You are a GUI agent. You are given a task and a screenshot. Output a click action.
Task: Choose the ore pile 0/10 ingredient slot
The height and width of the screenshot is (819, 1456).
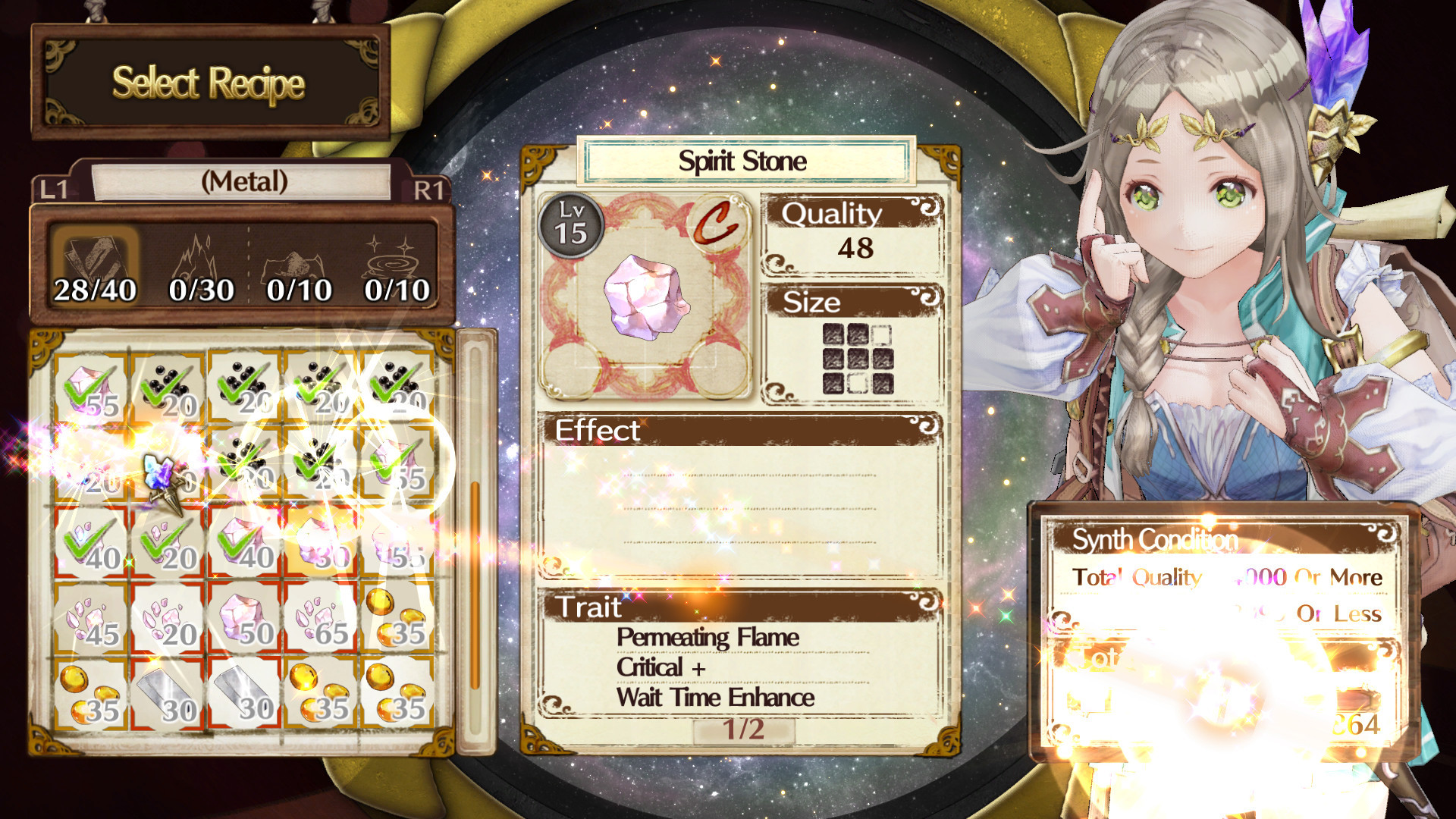tap(299, 265)
